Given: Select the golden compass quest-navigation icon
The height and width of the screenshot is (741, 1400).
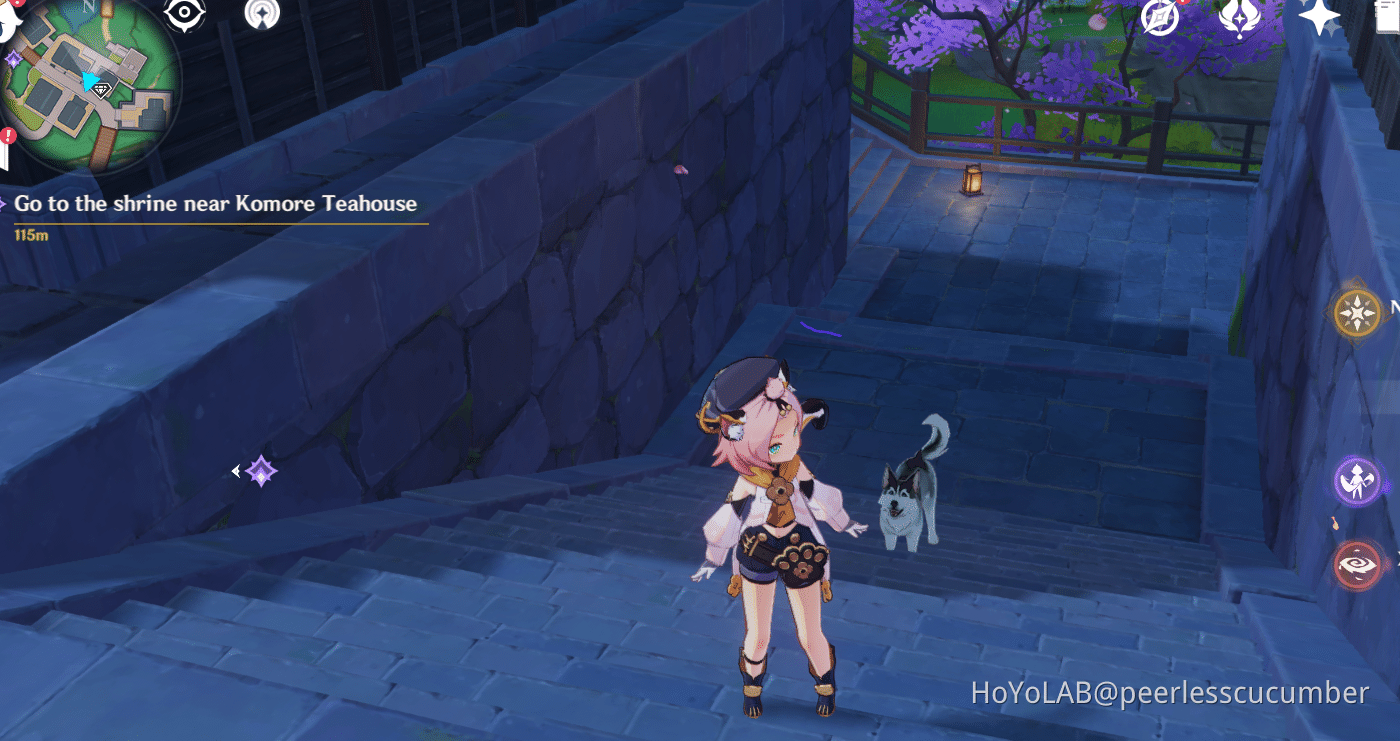Looking at the screenshot, I should point(1357,312).
